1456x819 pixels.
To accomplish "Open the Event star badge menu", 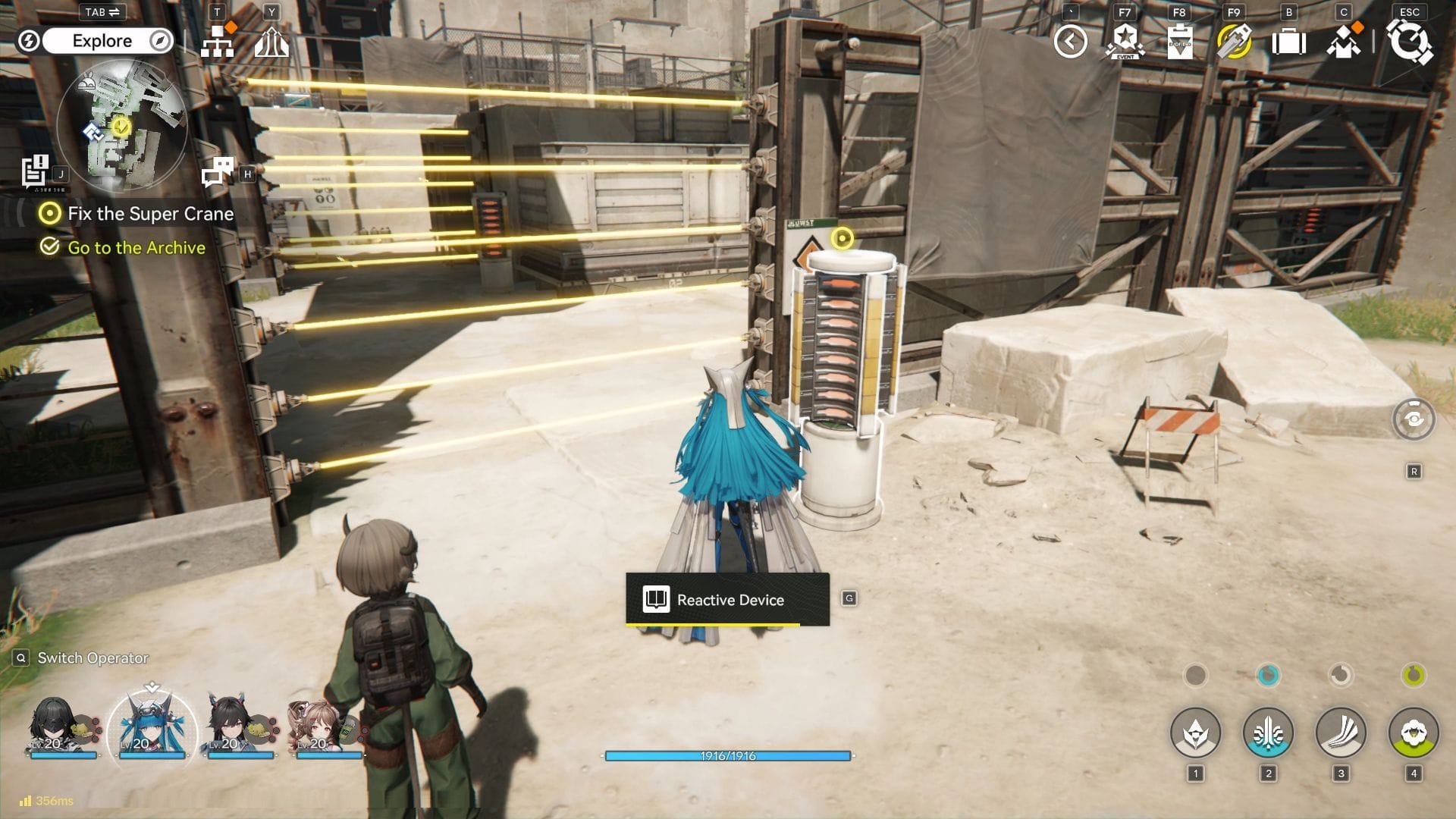I will coord(1125,42).
